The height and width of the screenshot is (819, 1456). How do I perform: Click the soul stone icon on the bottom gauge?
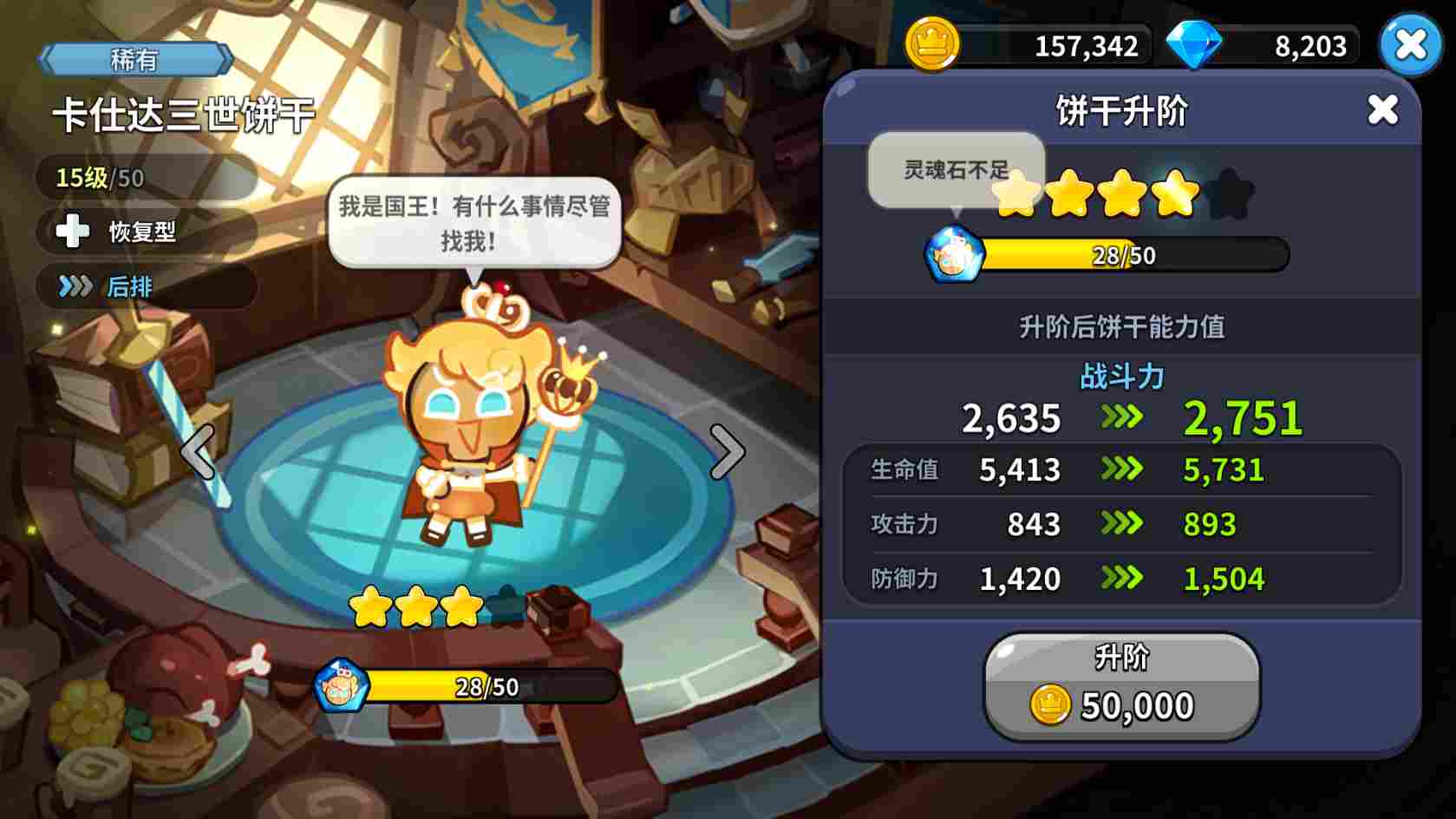coord(340,685)
